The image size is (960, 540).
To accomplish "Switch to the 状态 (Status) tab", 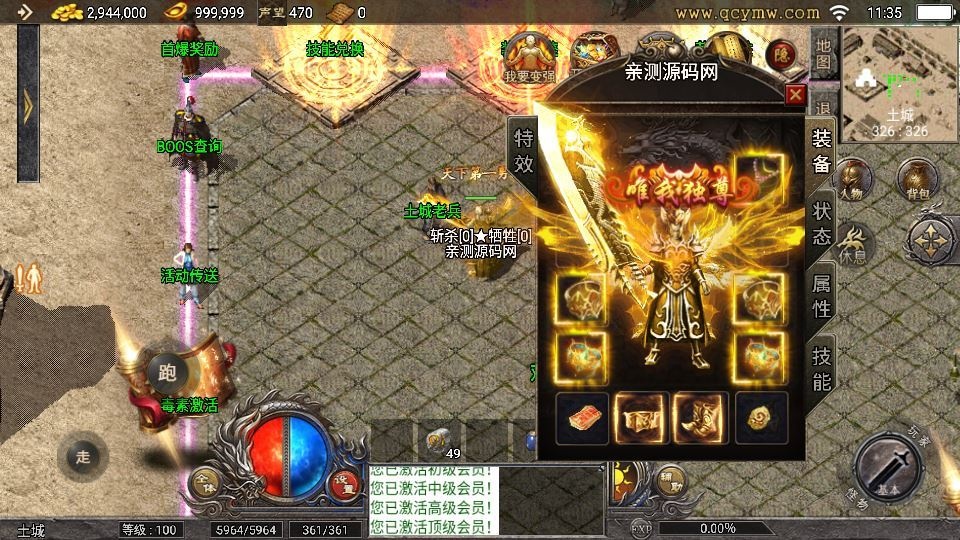I will (x=821, y=224).
